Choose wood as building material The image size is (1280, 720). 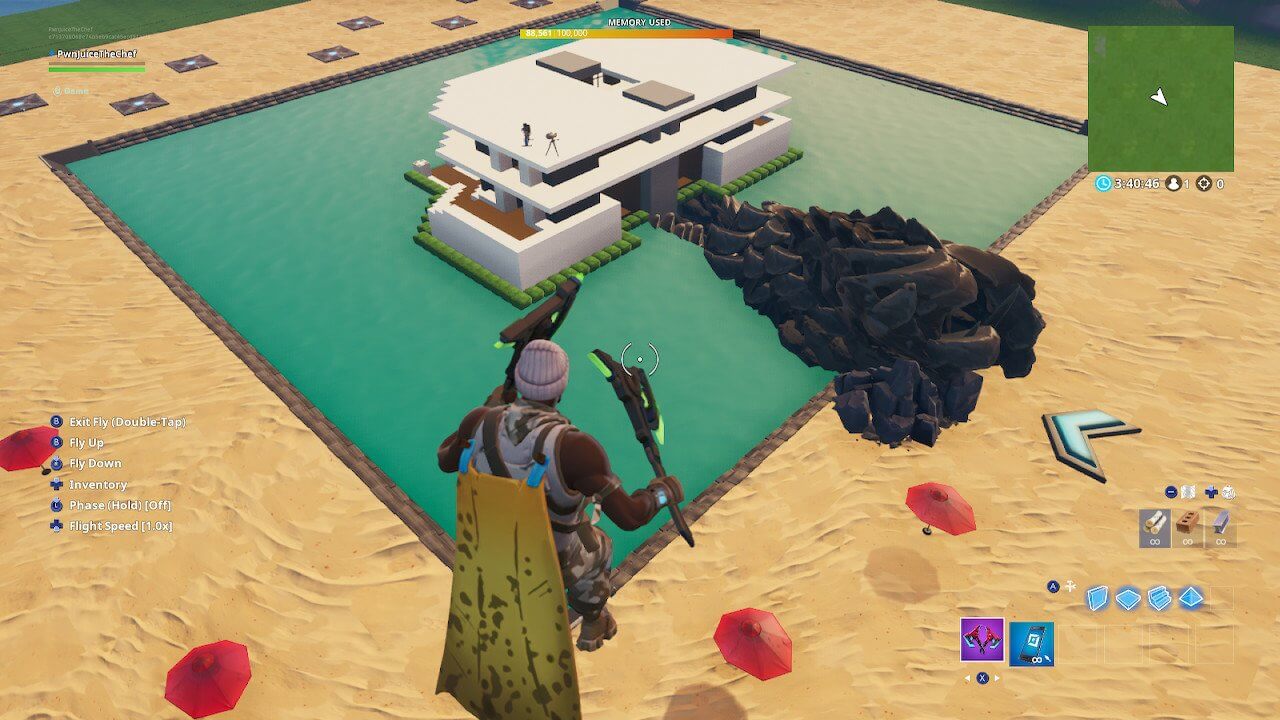(x=1154, y=527)
